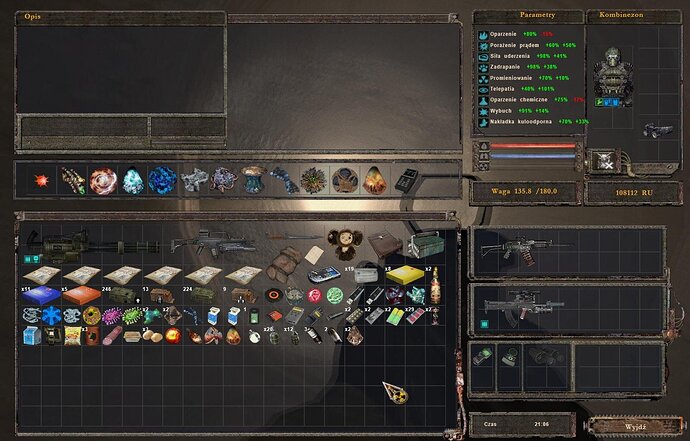Choose the green metal ammo crate
Image resolution: width=690 pixels, height=441 pixels.
tap(423, 247)
